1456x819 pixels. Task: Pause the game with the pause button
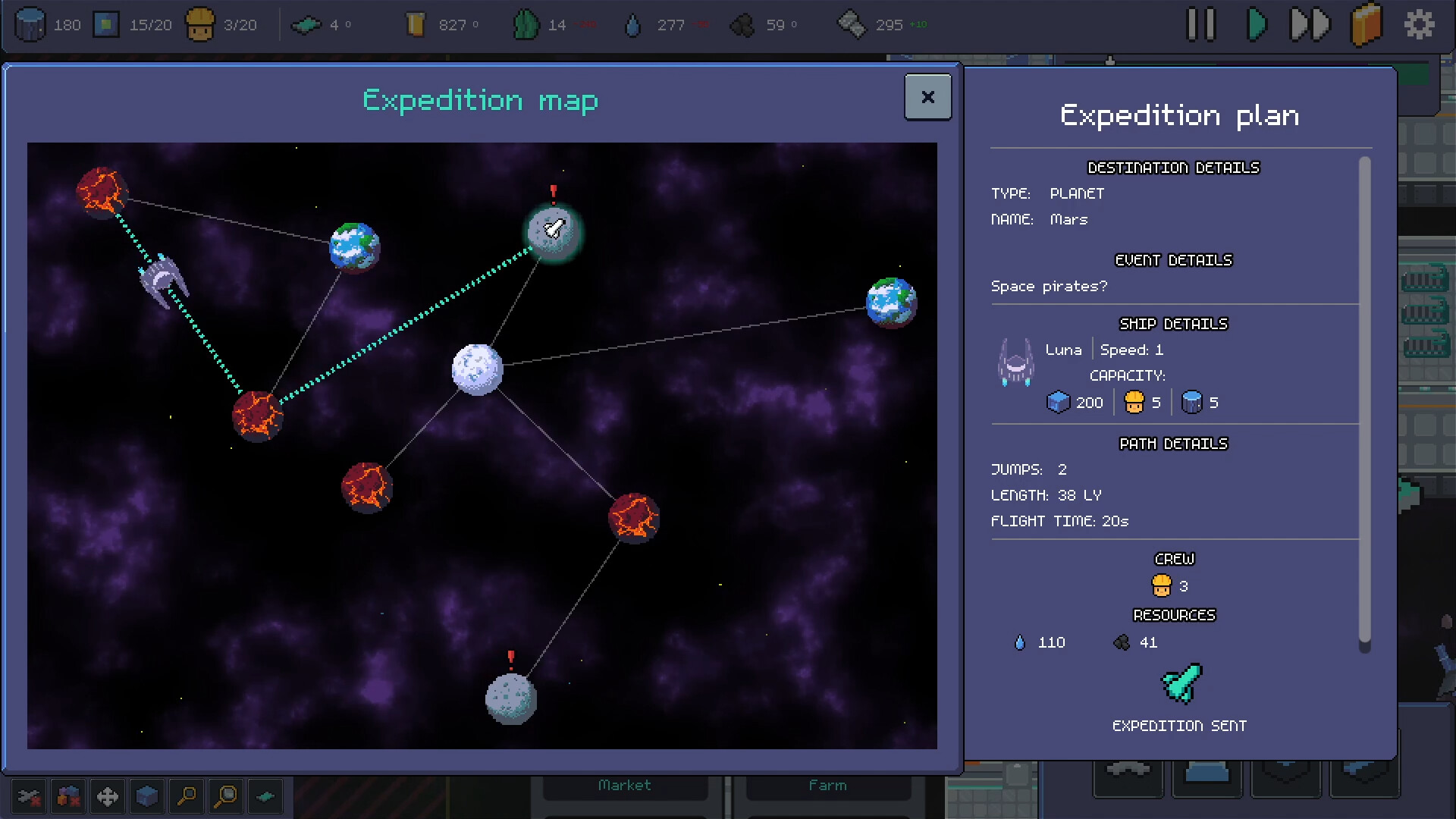1200,24
